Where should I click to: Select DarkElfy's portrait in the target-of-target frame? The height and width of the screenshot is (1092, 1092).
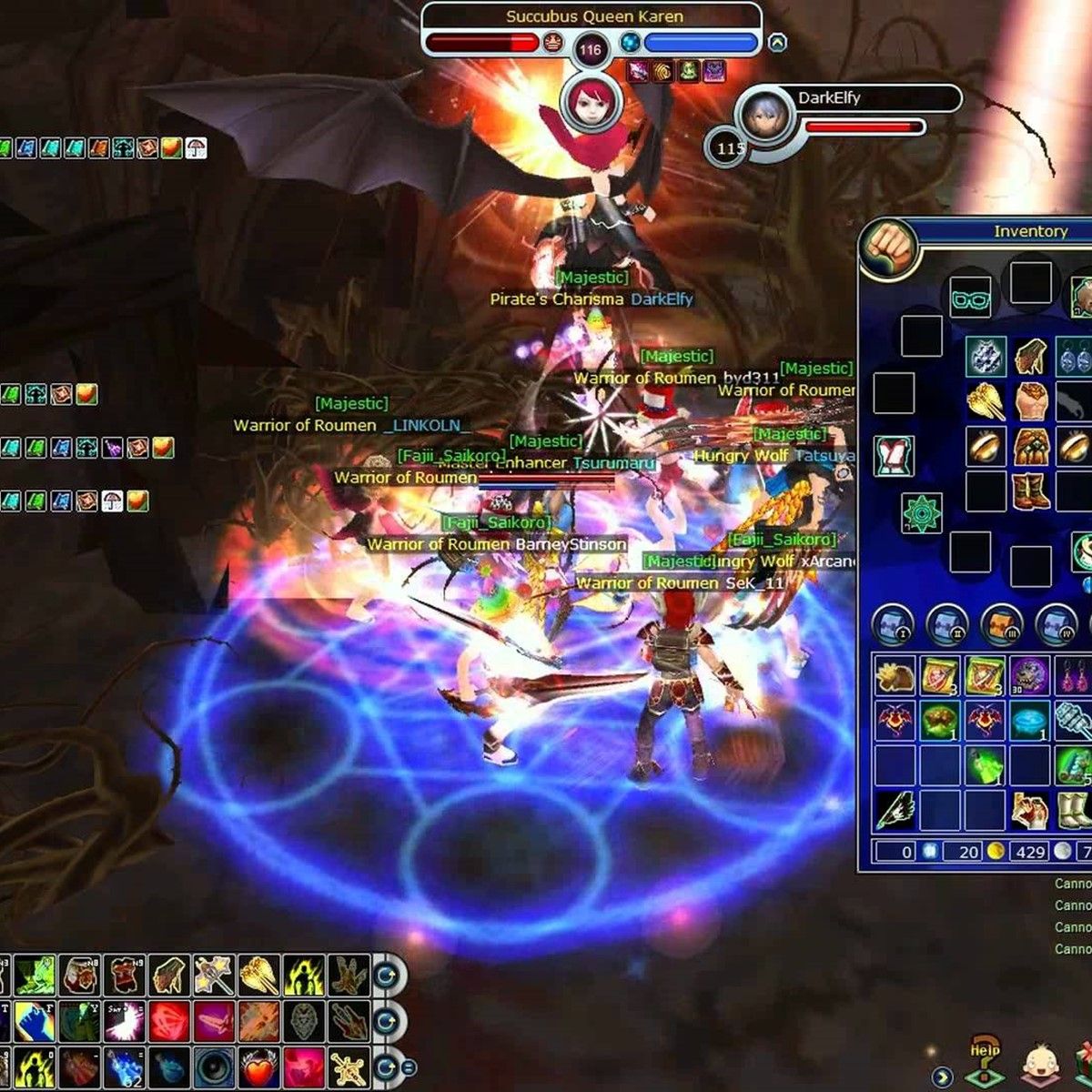coord(763,116)
